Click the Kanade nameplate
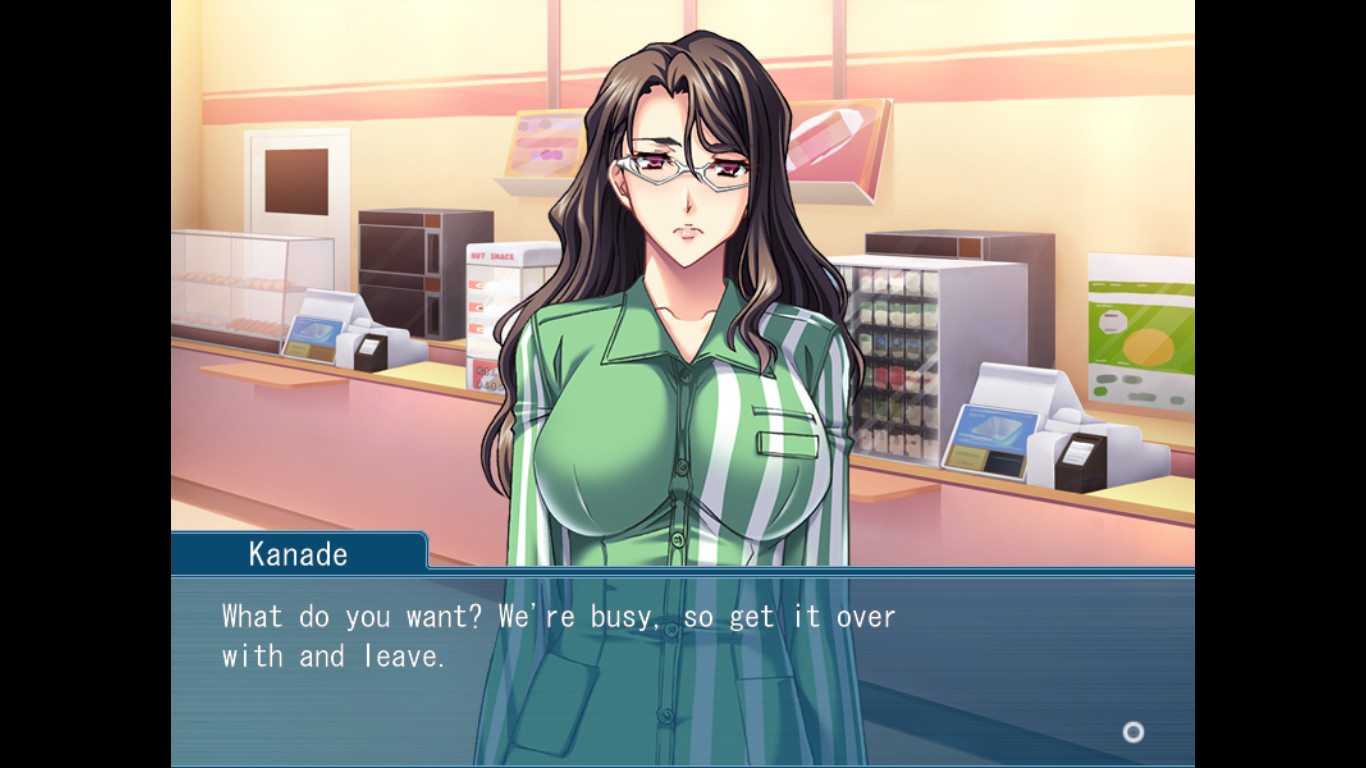This screenshot has width=1366, height=768. 298,552
